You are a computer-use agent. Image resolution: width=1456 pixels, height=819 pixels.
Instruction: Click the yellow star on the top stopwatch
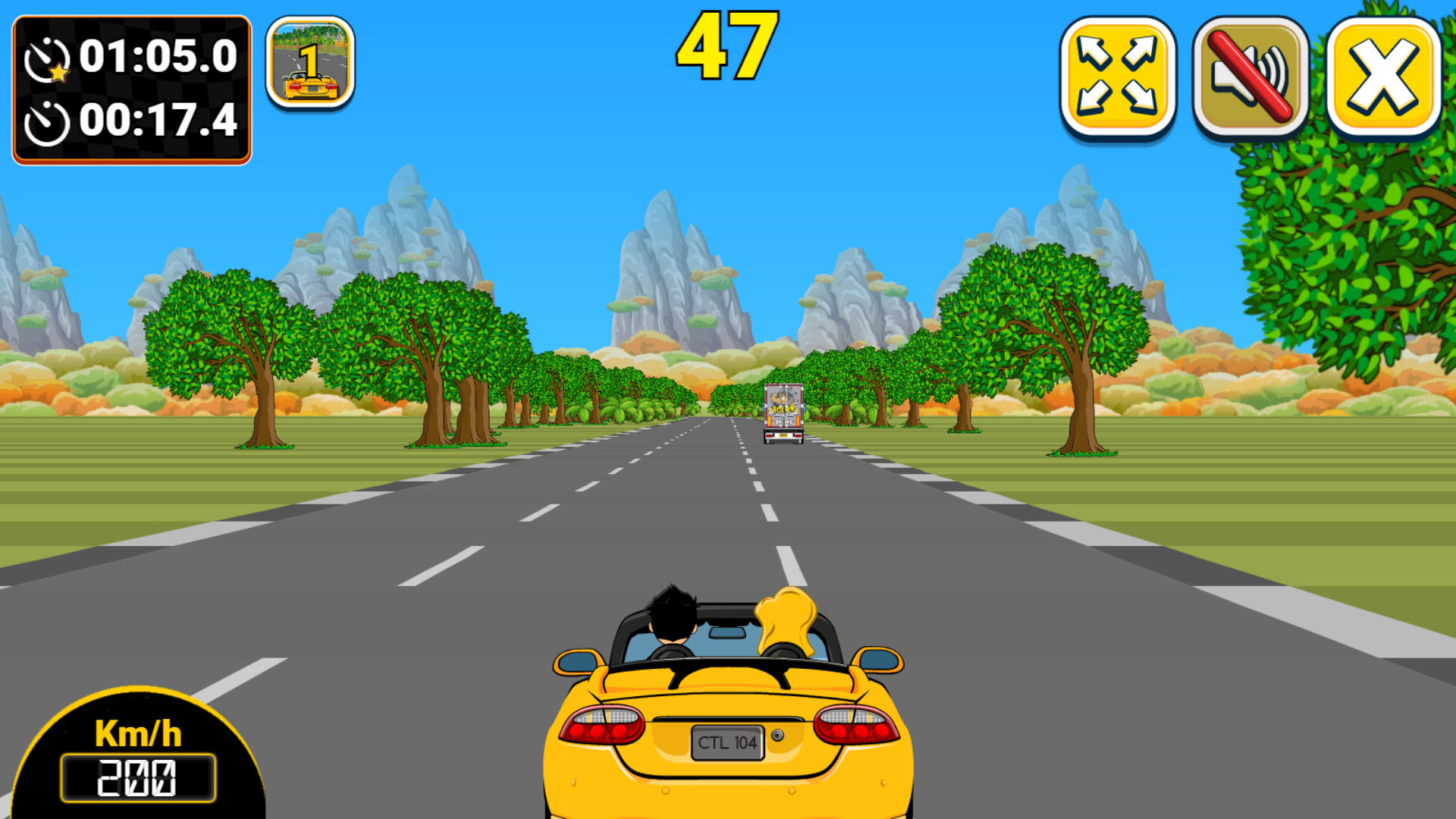(x=58, y=74)
